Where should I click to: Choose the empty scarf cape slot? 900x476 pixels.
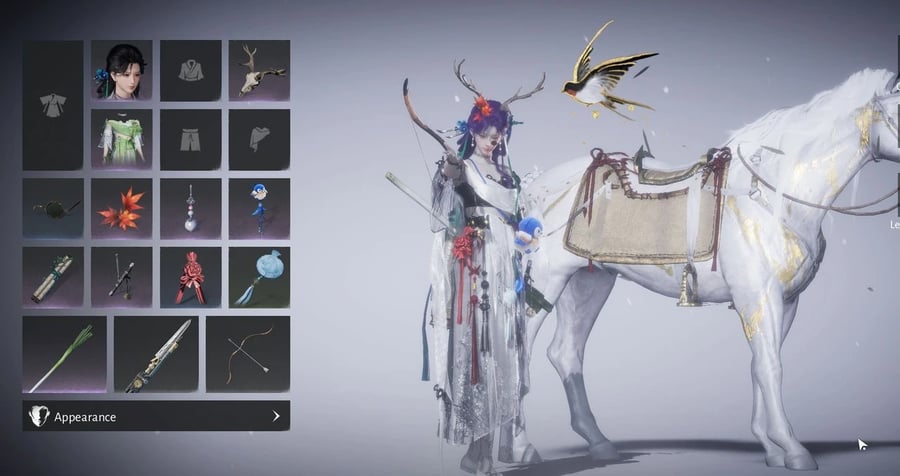coord(259,139)
